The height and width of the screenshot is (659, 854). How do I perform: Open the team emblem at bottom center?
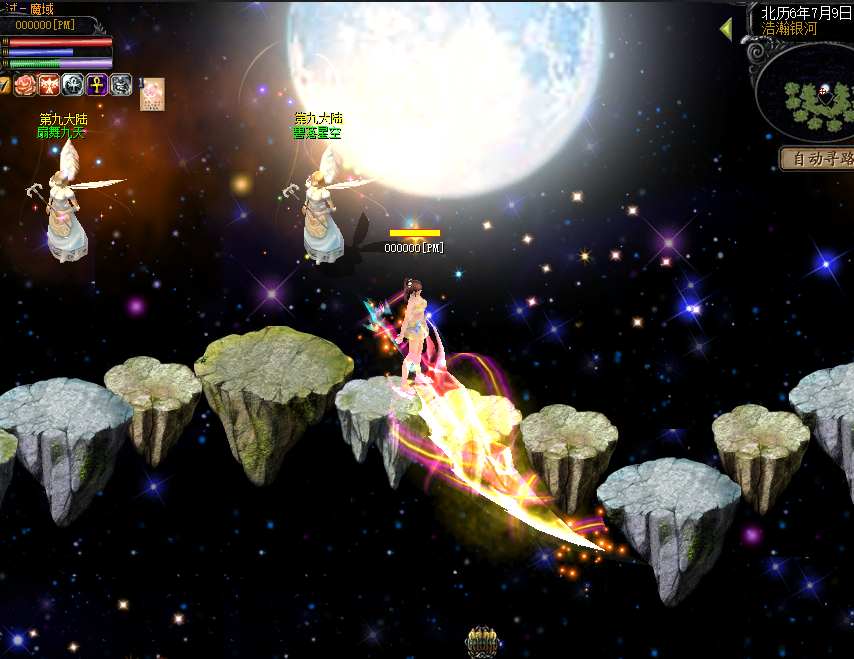pos(482,642)
